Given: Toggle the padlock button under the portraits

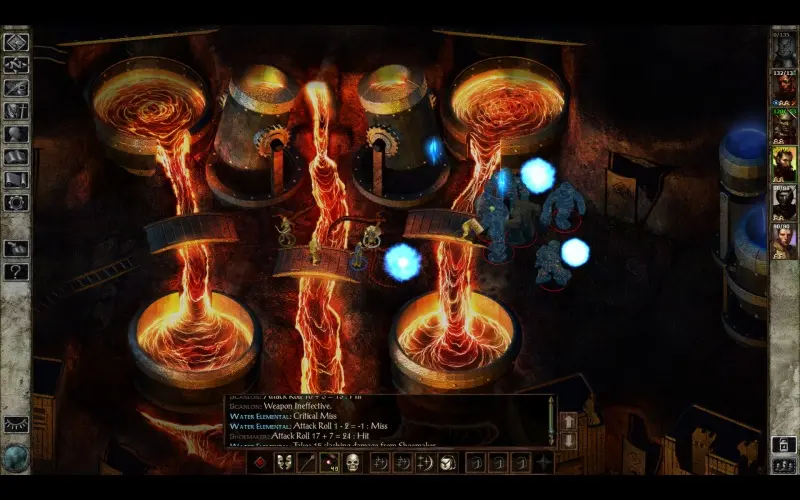Looking at the screenshot, I should [x=784, y=445].
